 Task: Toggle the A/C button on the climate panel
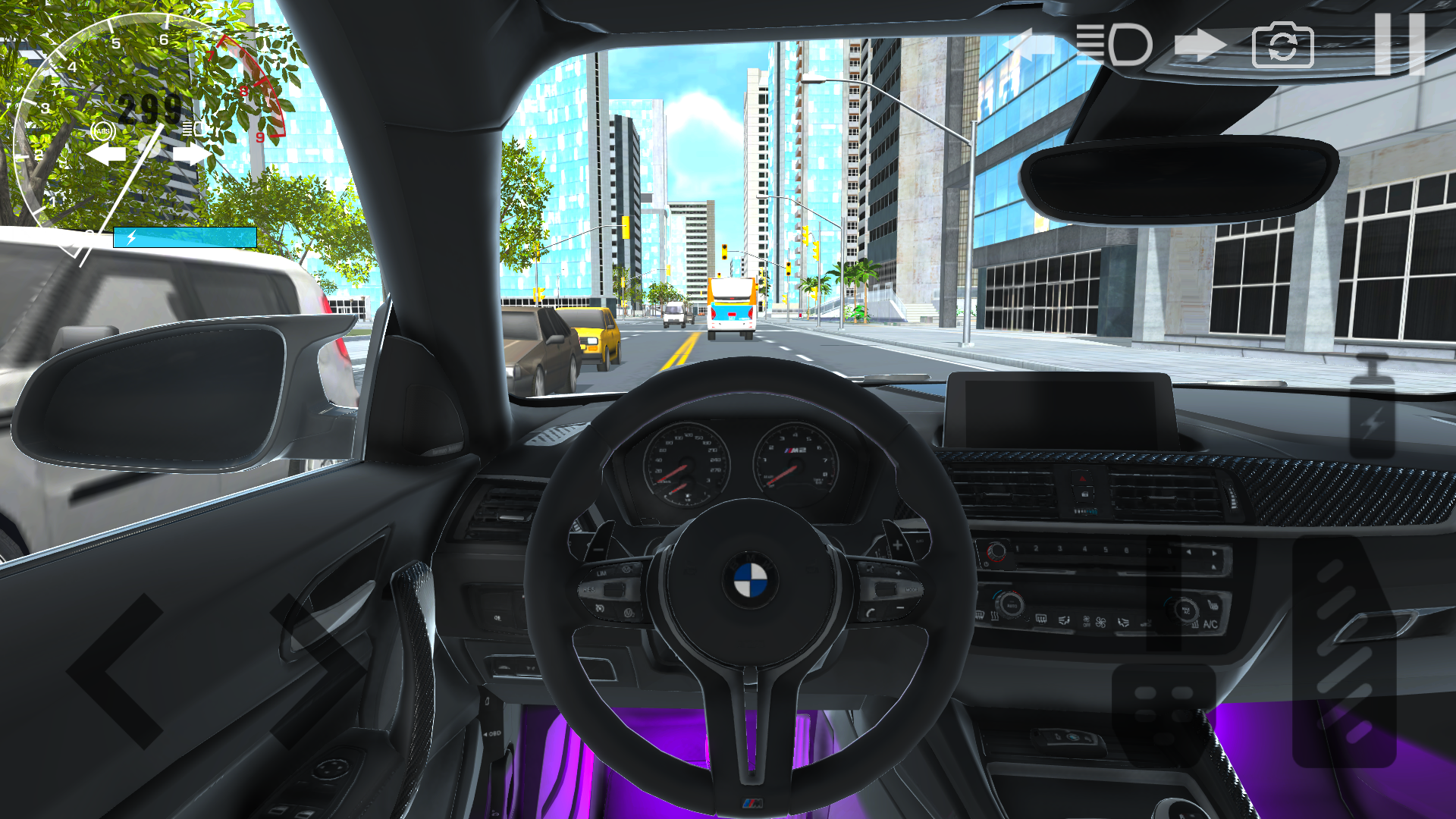(1210, 625)
